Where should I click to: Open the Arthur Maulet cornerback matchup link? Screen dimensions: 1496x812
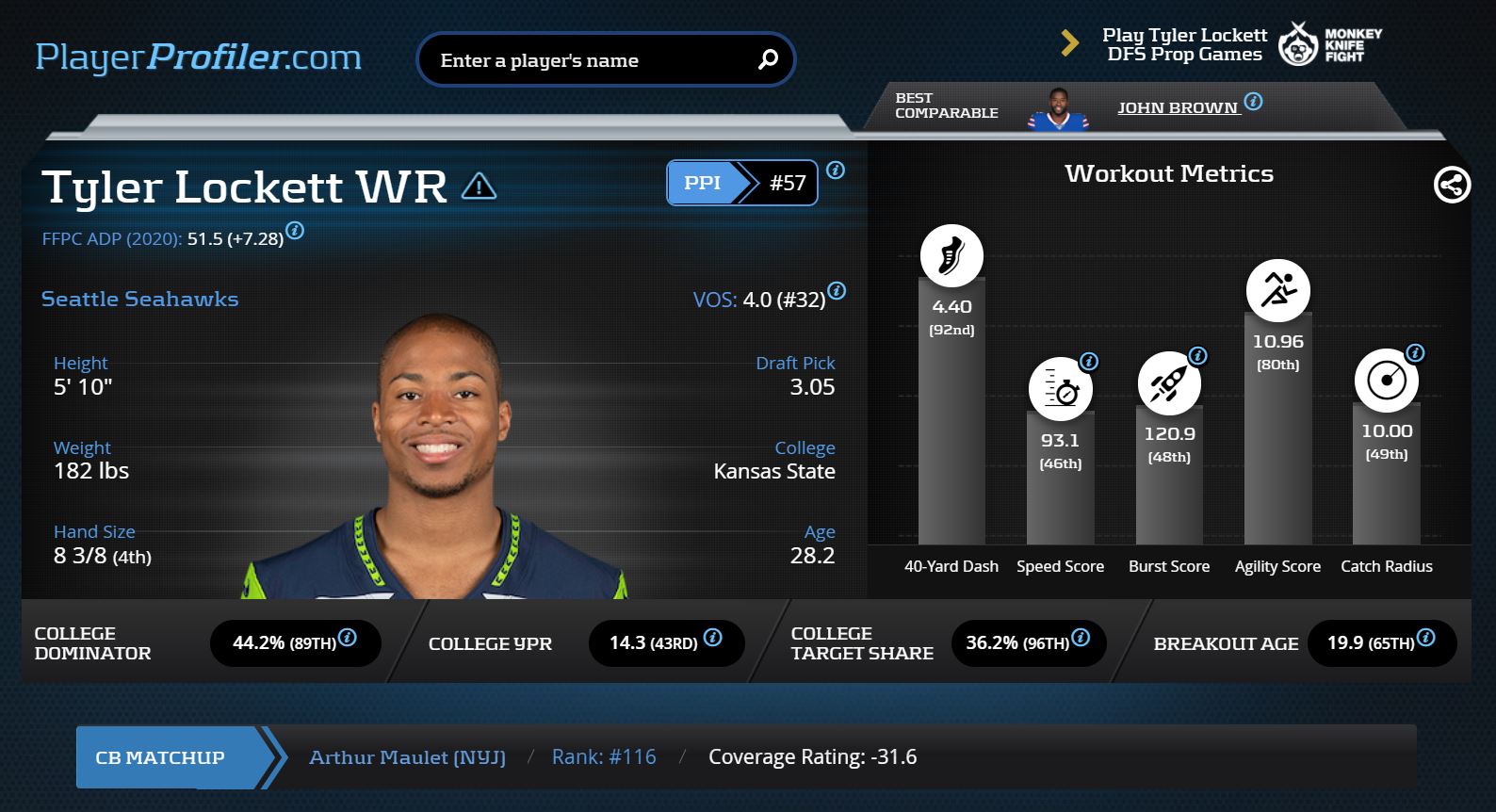point(407,757)
